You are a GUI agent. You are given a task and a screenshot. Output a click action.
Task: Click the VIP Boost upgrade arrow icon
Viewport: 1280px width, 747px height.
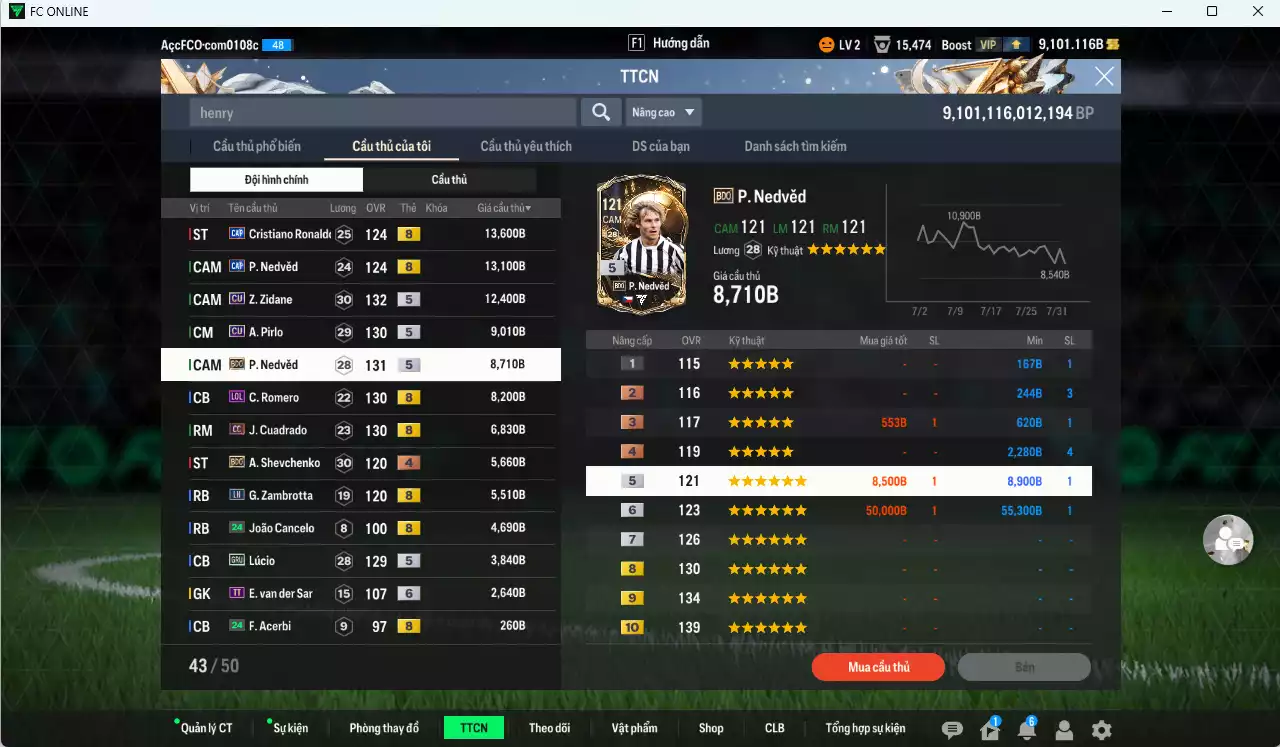click(x=1015, y=44)
